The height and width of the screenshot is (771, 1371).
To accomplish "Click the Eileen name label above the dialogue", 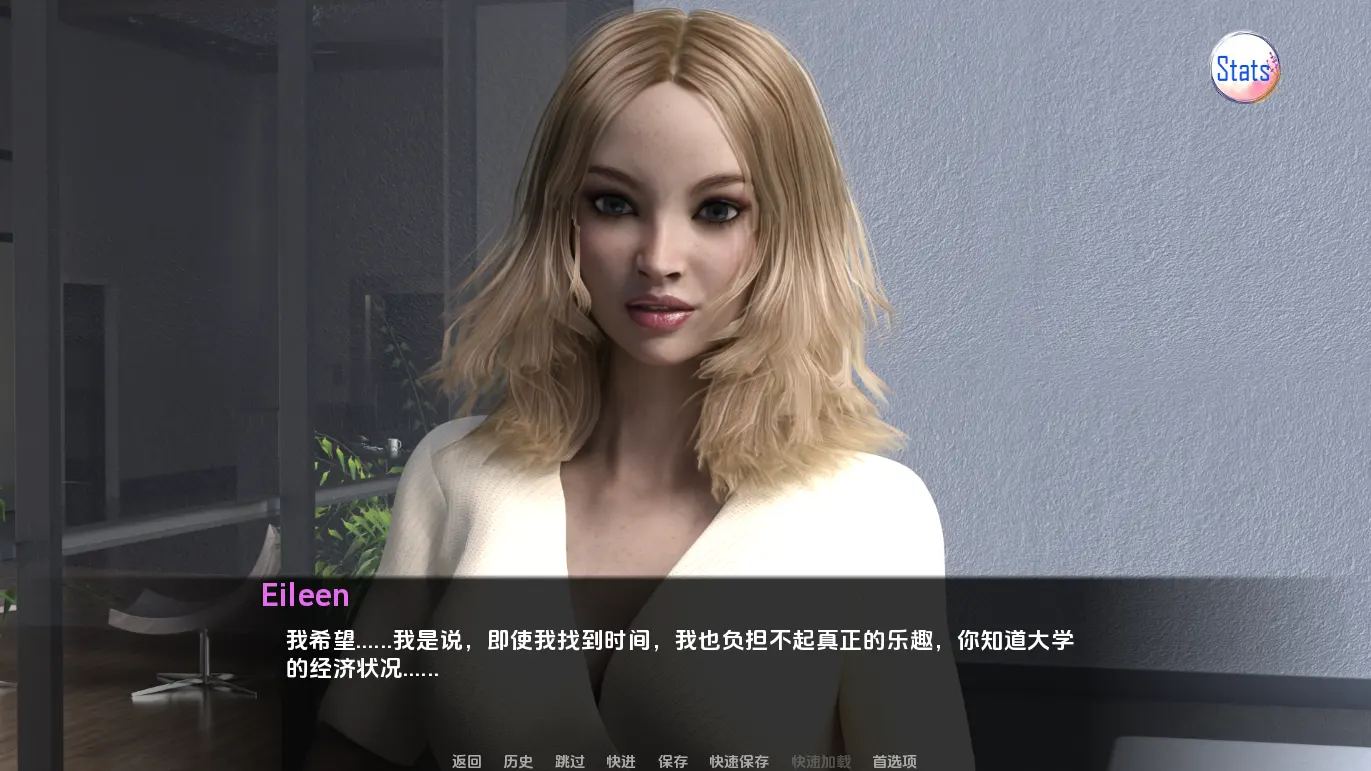I will coord(305,595).
